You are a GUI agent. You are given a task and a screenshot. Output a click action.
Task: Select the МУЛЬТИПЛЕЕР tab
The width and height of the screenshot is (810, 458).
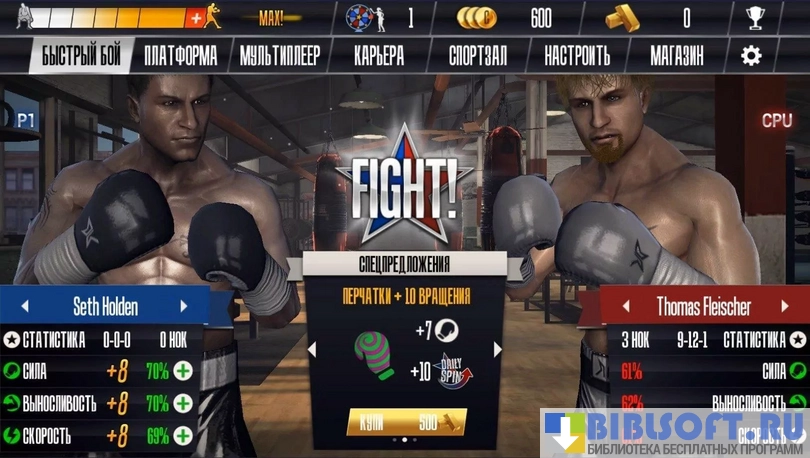coord(280,56)
